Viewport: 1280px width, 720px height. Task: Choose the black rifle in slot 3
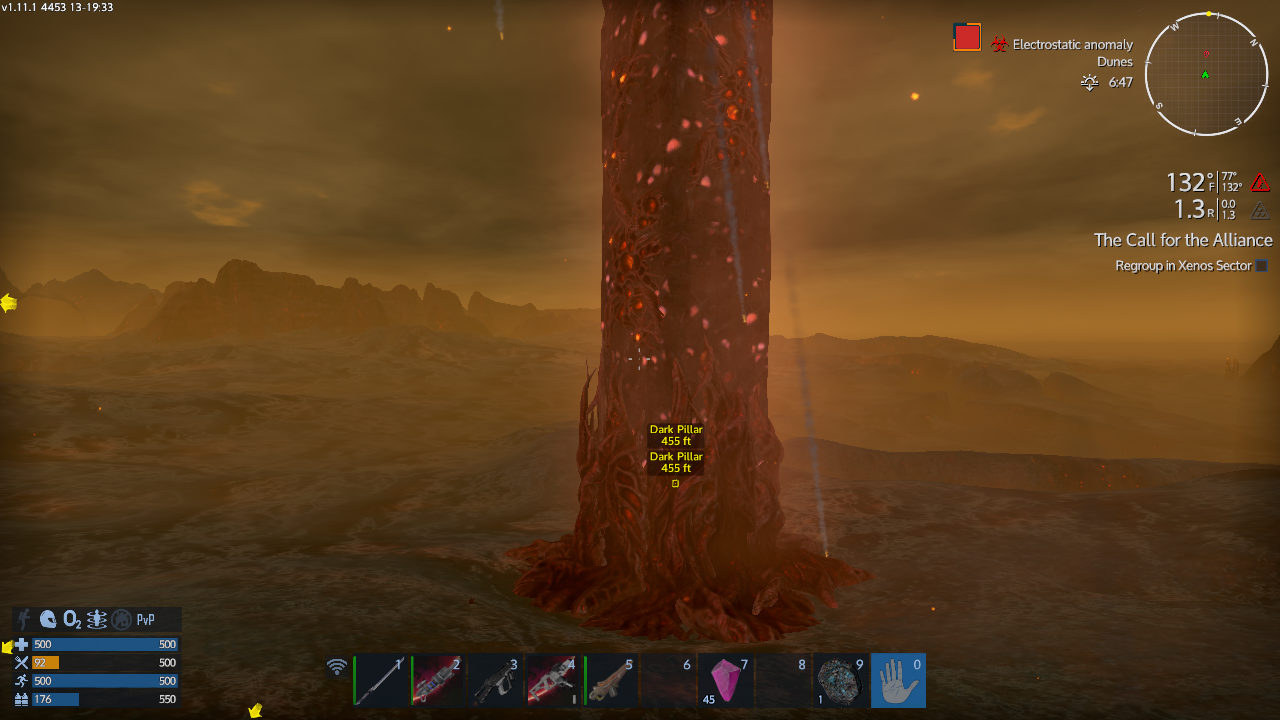(495, 680)
